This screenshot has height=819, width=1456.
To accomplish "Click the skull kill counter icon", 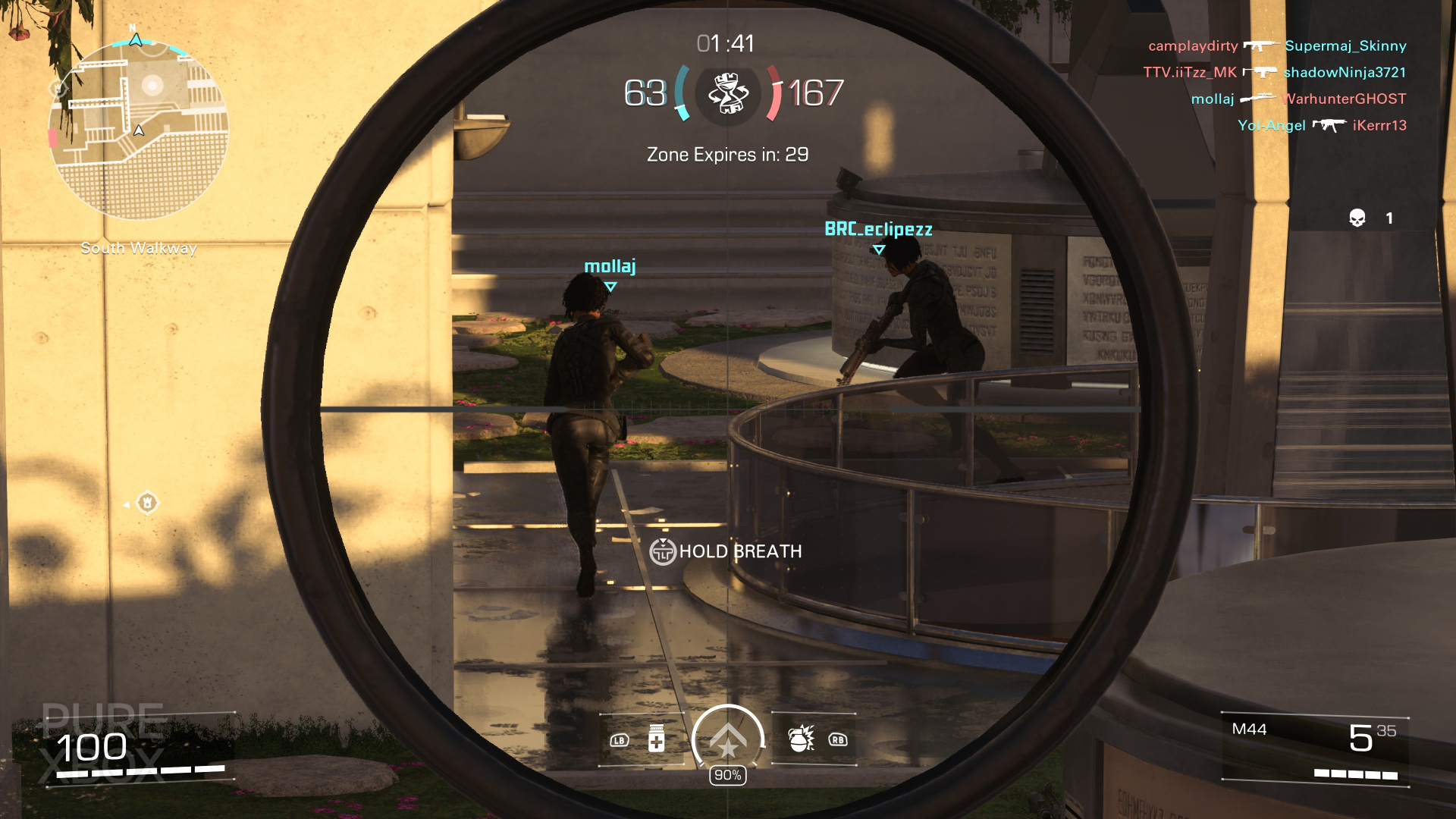I will click(x=1357, y=218).
